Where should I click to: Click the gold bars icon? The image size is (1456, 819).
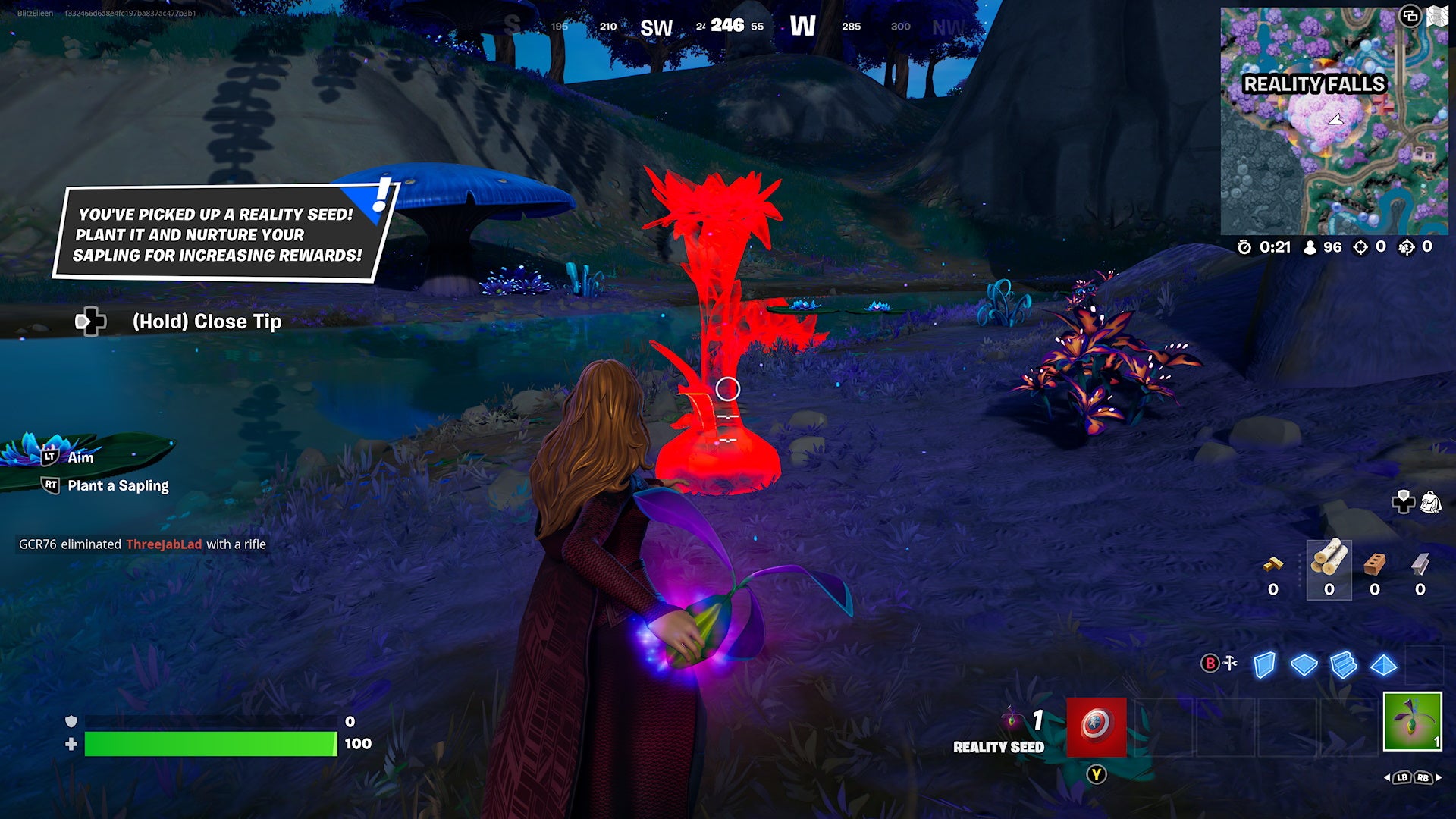(x=1272, y=566)
